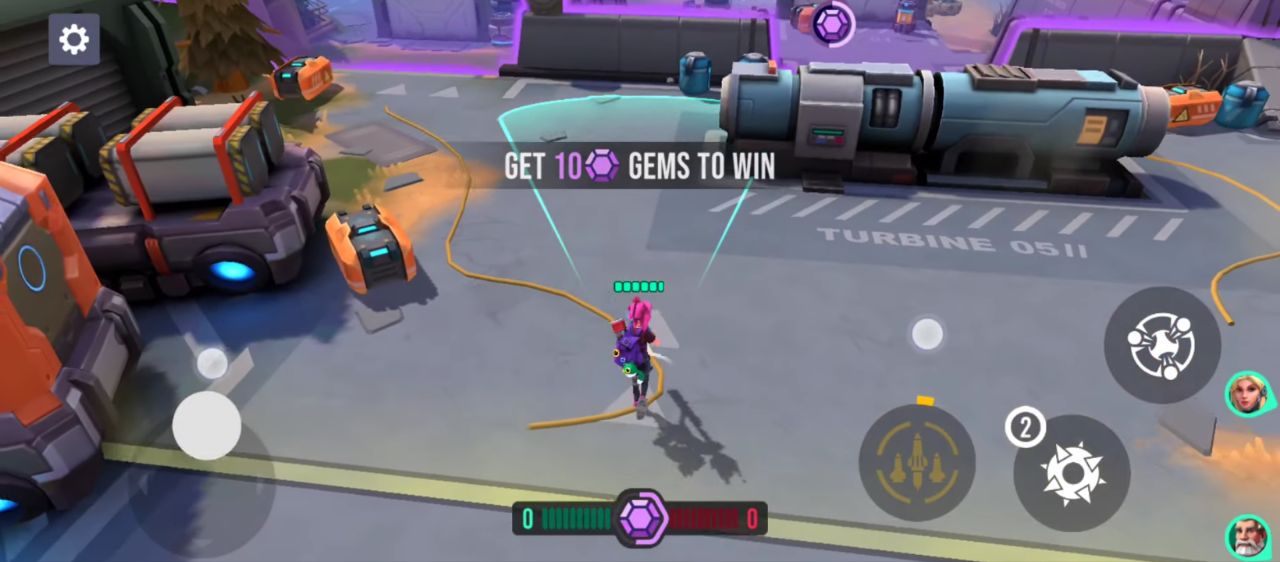Open the settings gear menu
Screen dimensions: 1280x562
tap(74, 39)
